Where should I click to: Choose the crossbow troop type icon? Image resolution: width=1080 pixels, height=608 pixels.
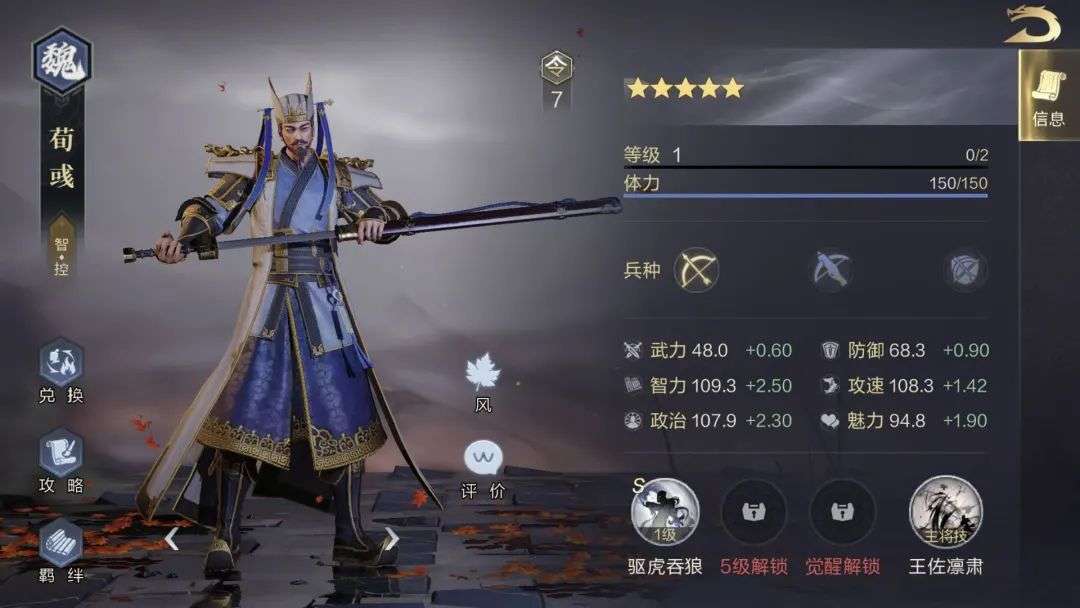click(x=831, y=270)
